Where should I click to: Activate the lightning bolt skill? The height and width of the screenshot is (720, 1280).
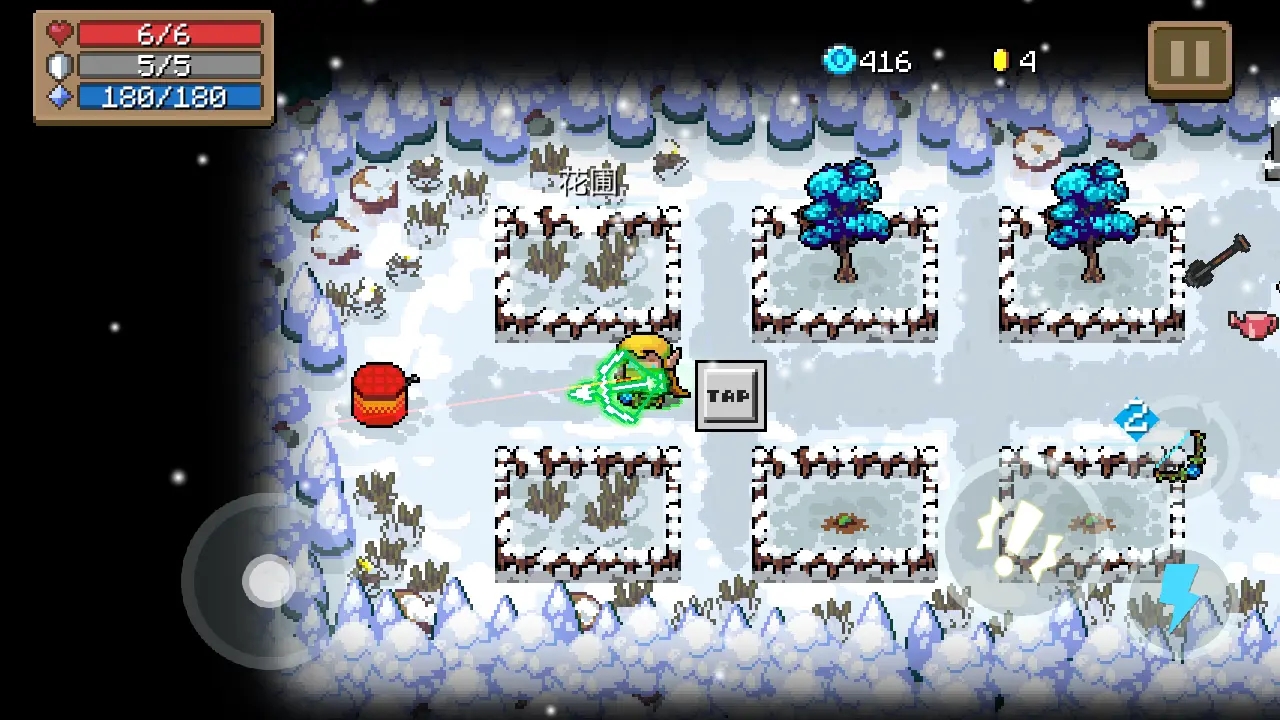point(1178,598)
